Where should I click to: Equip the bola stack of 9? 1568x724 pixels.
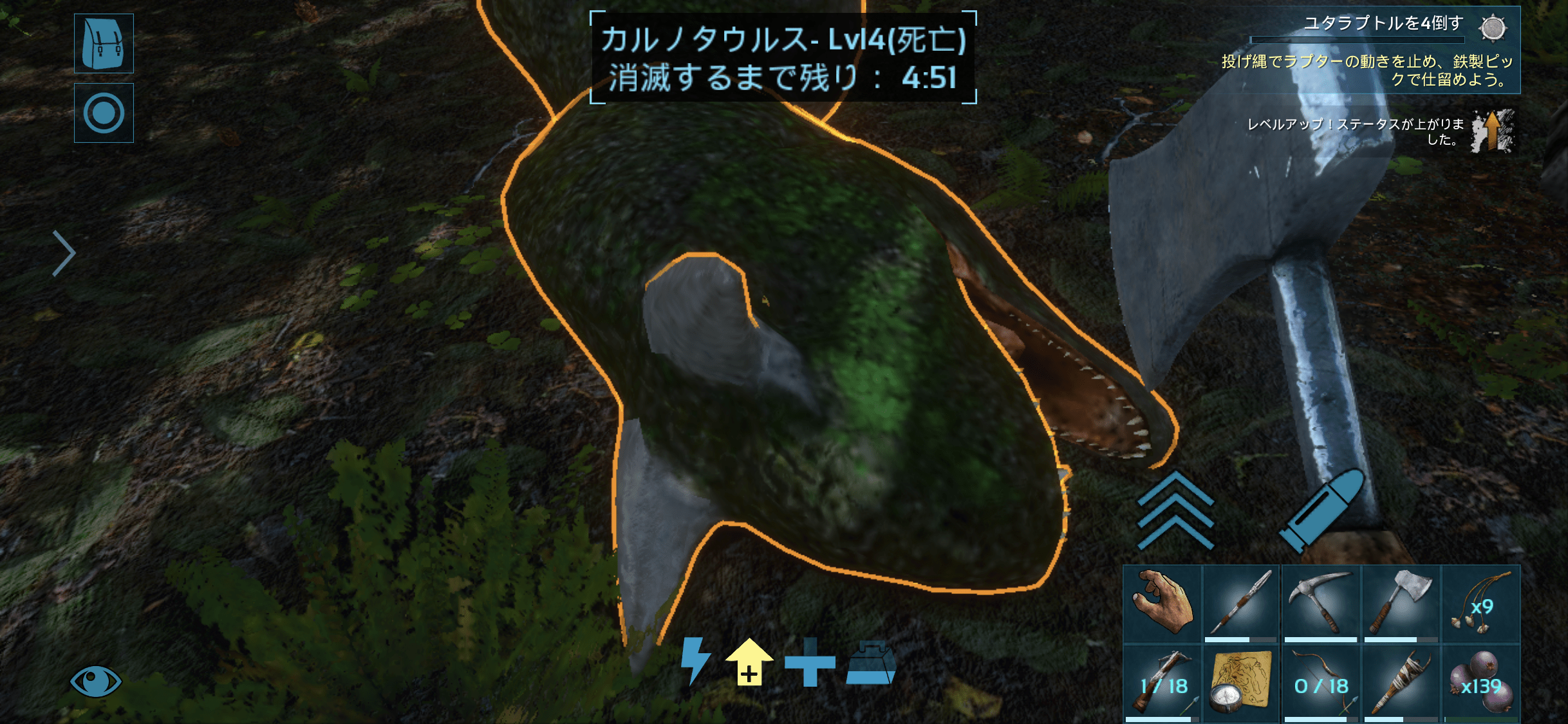1480,604
